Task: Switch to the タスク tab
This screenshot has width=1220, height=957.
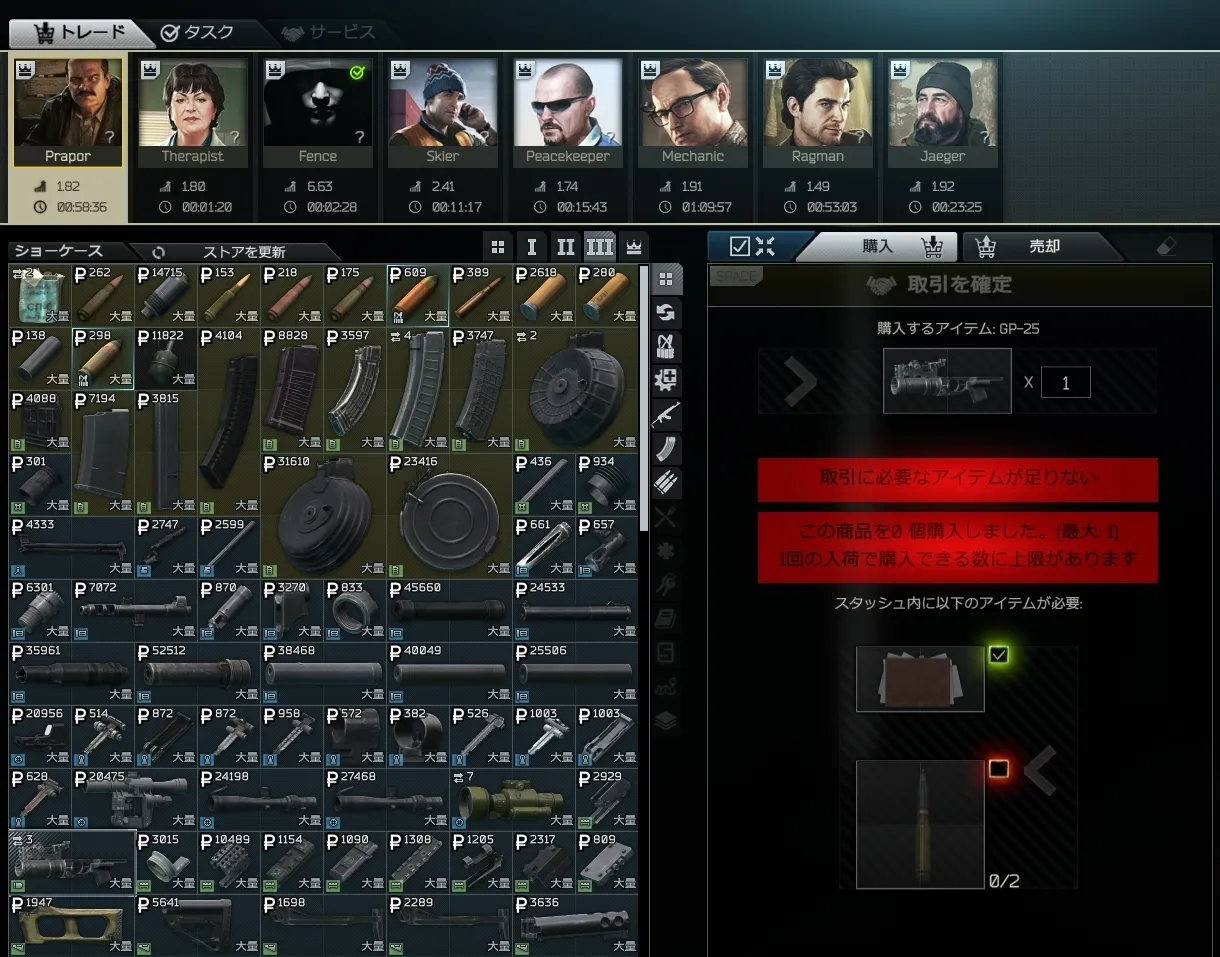Action: click(x=197, y=32)
